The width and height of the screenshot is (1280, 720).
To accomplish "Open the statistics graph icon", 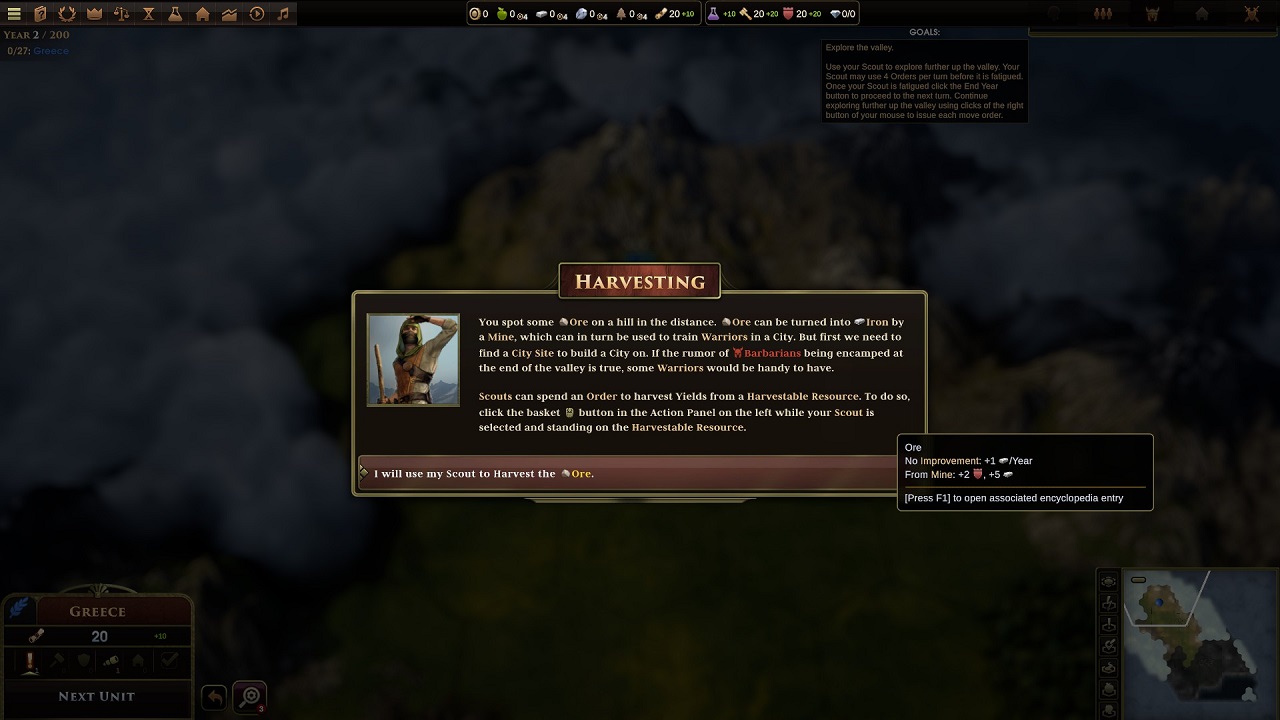I will click(231, 13).
